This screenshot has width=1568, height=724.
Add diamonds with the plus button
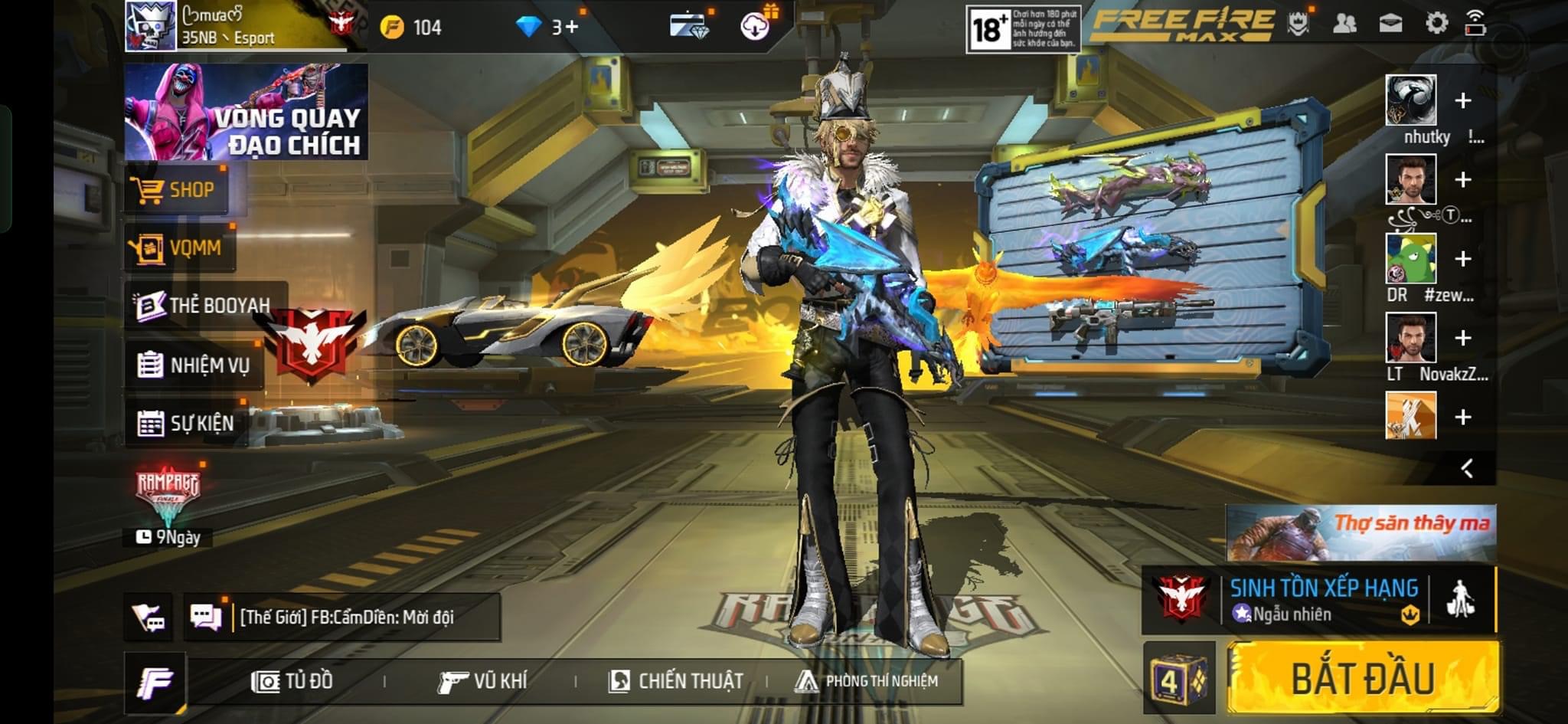point(571,28)
